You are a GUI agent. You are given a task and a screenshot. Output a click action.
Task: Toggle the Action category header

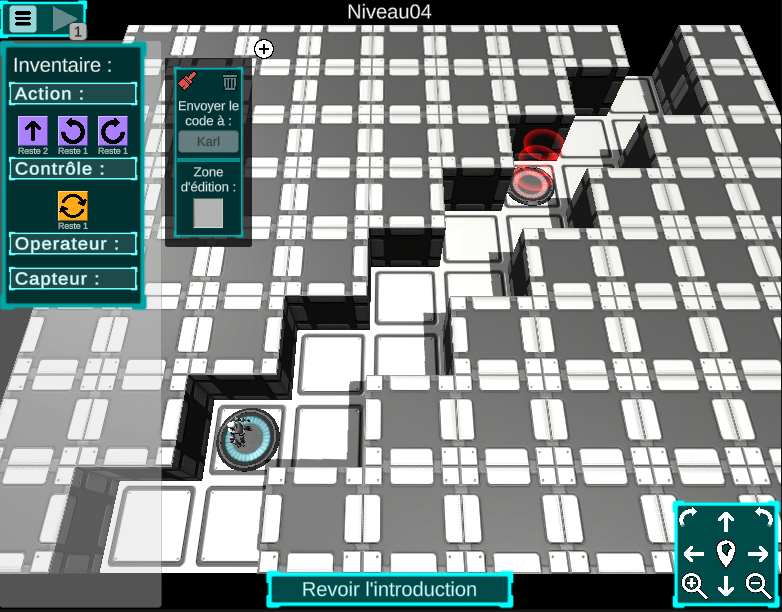(73, 94)
